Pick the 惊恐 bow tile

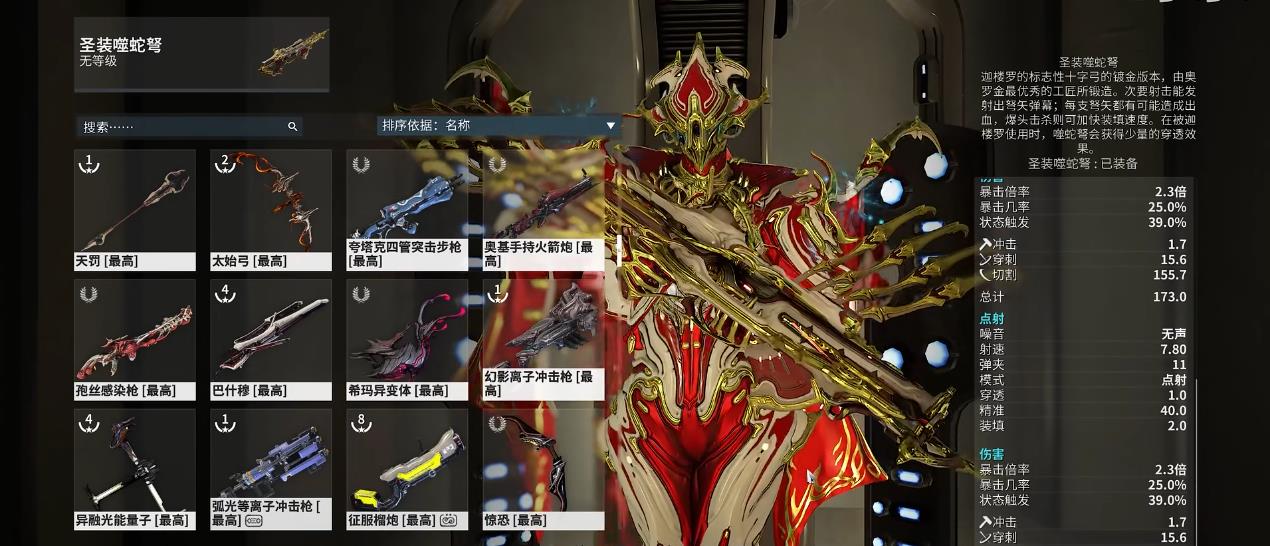[x=543, y=469]
